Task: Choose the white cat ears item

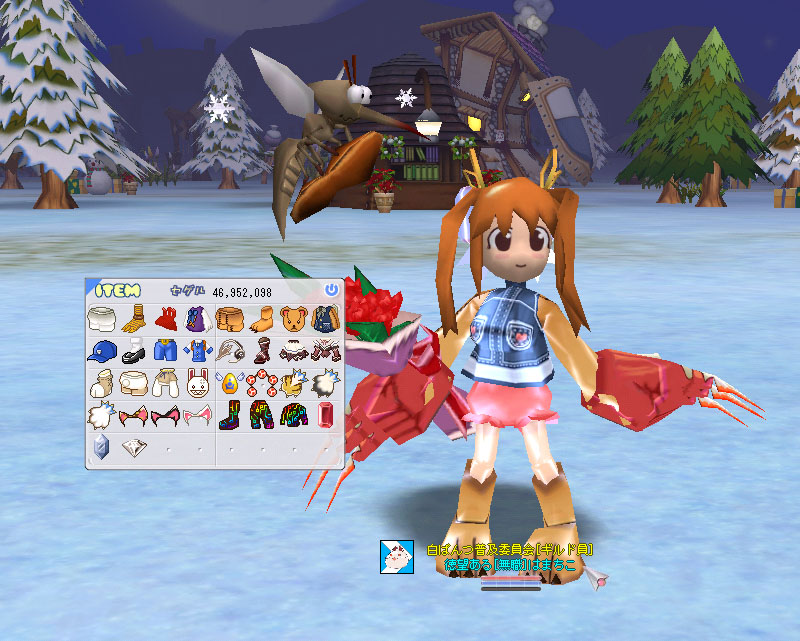Action: click(197, 414)
